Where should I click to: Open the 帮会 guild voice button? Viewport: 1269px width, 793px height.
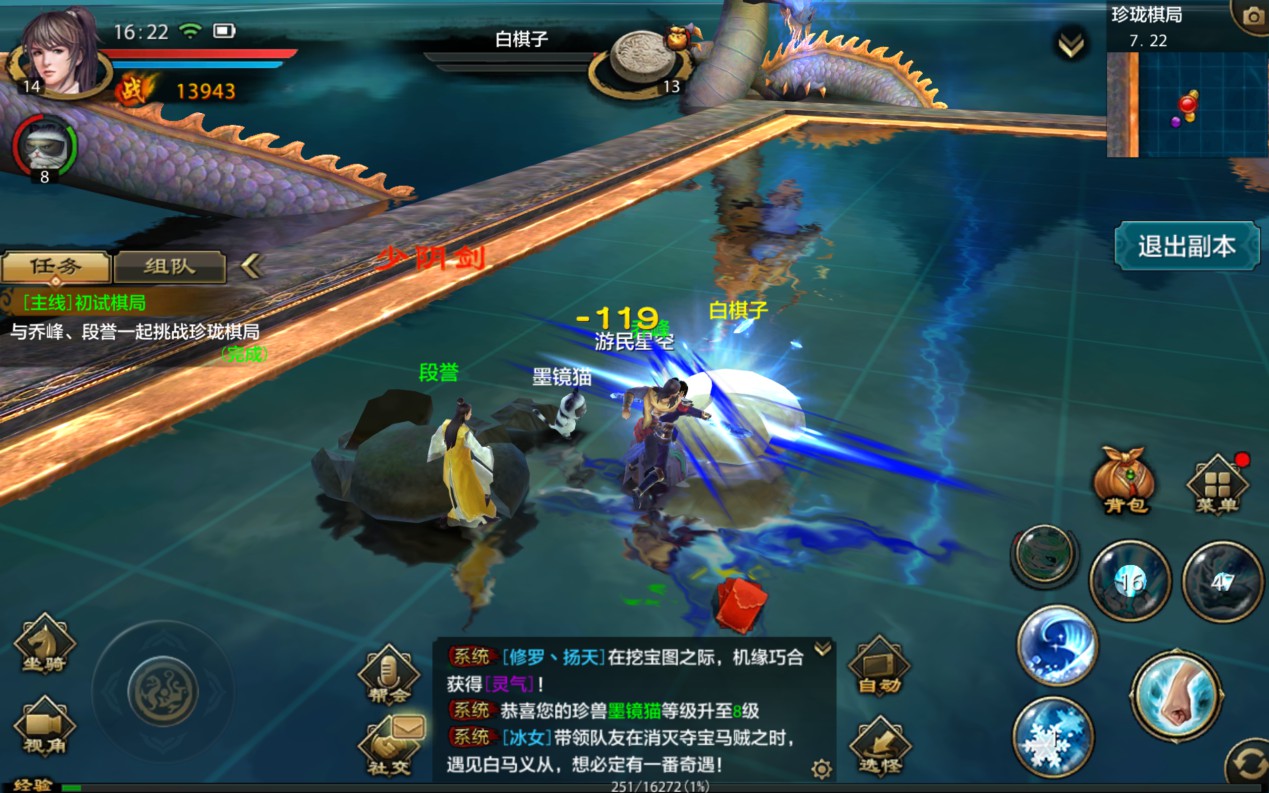(387, 672)
